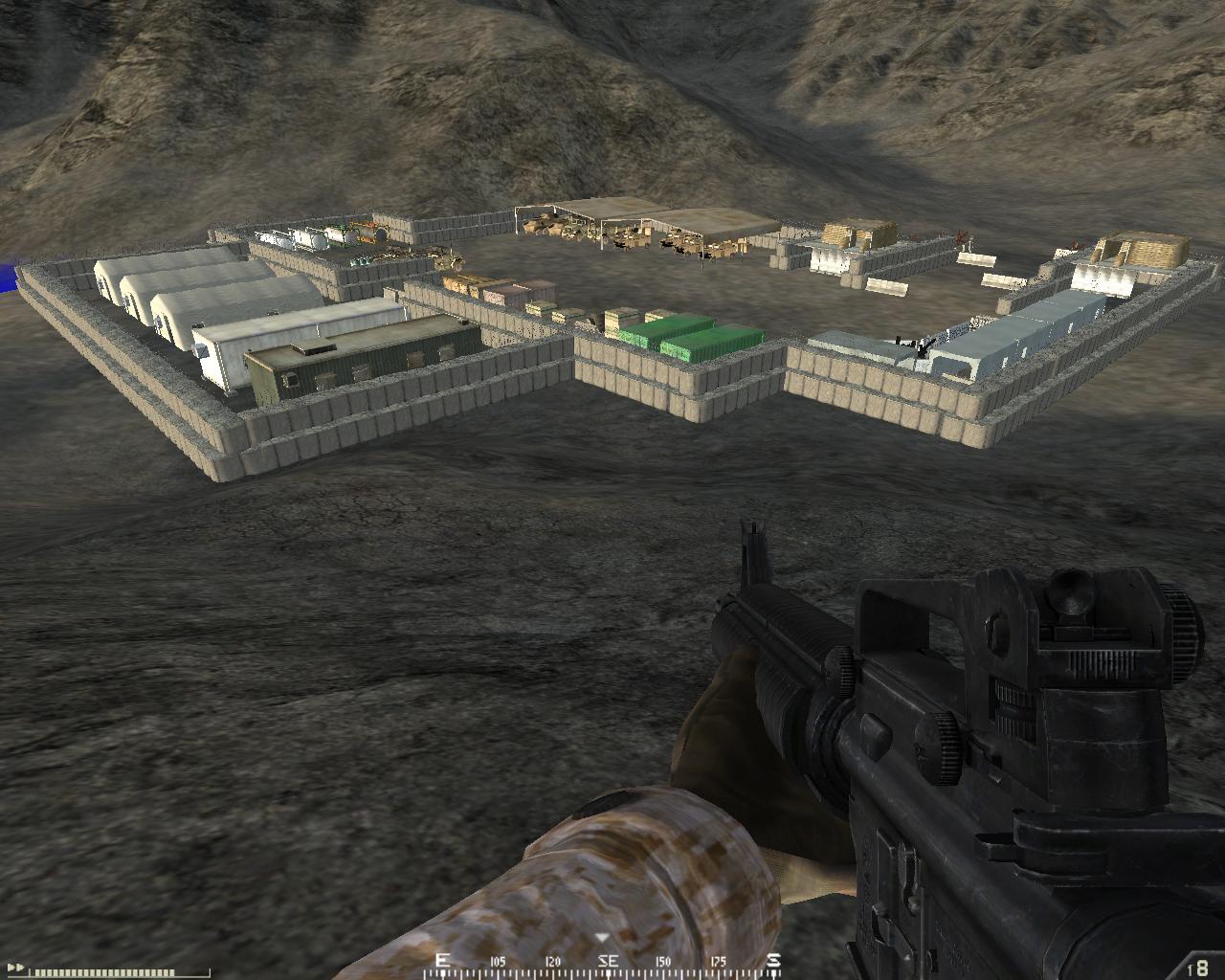The width and height of the screenshot is (1225, 980).
Task: Click the compass heading strip
Action: coord(608,961)
